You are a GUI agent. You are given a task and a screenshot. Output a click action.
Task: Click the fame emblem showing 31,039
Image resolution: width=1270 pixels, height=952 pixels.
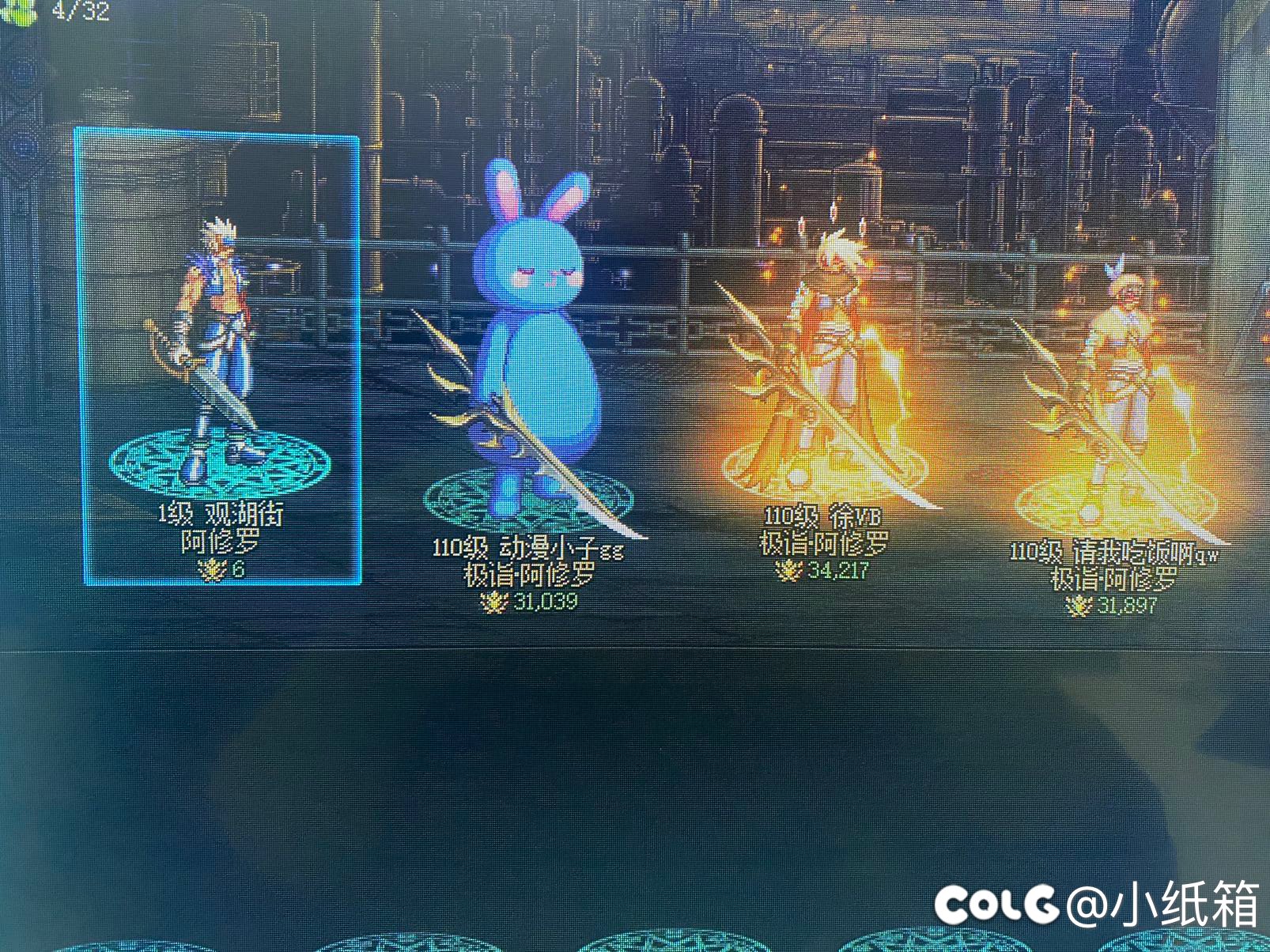coord(493,601)
